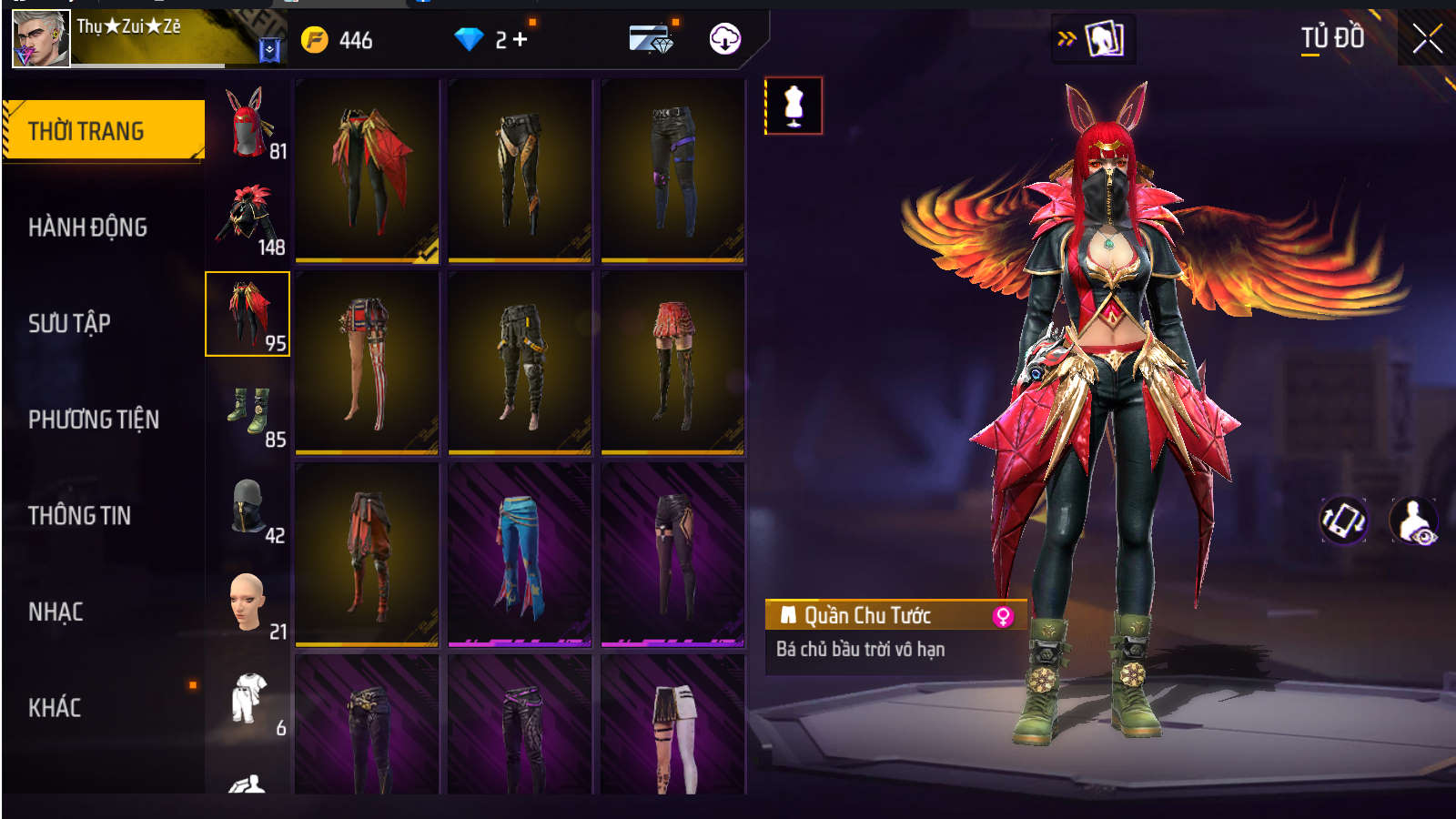Click the rotate character view icon
The width and height of the screenshot is (1456, 819).
pyautogui.click(x=1343, y=521)
